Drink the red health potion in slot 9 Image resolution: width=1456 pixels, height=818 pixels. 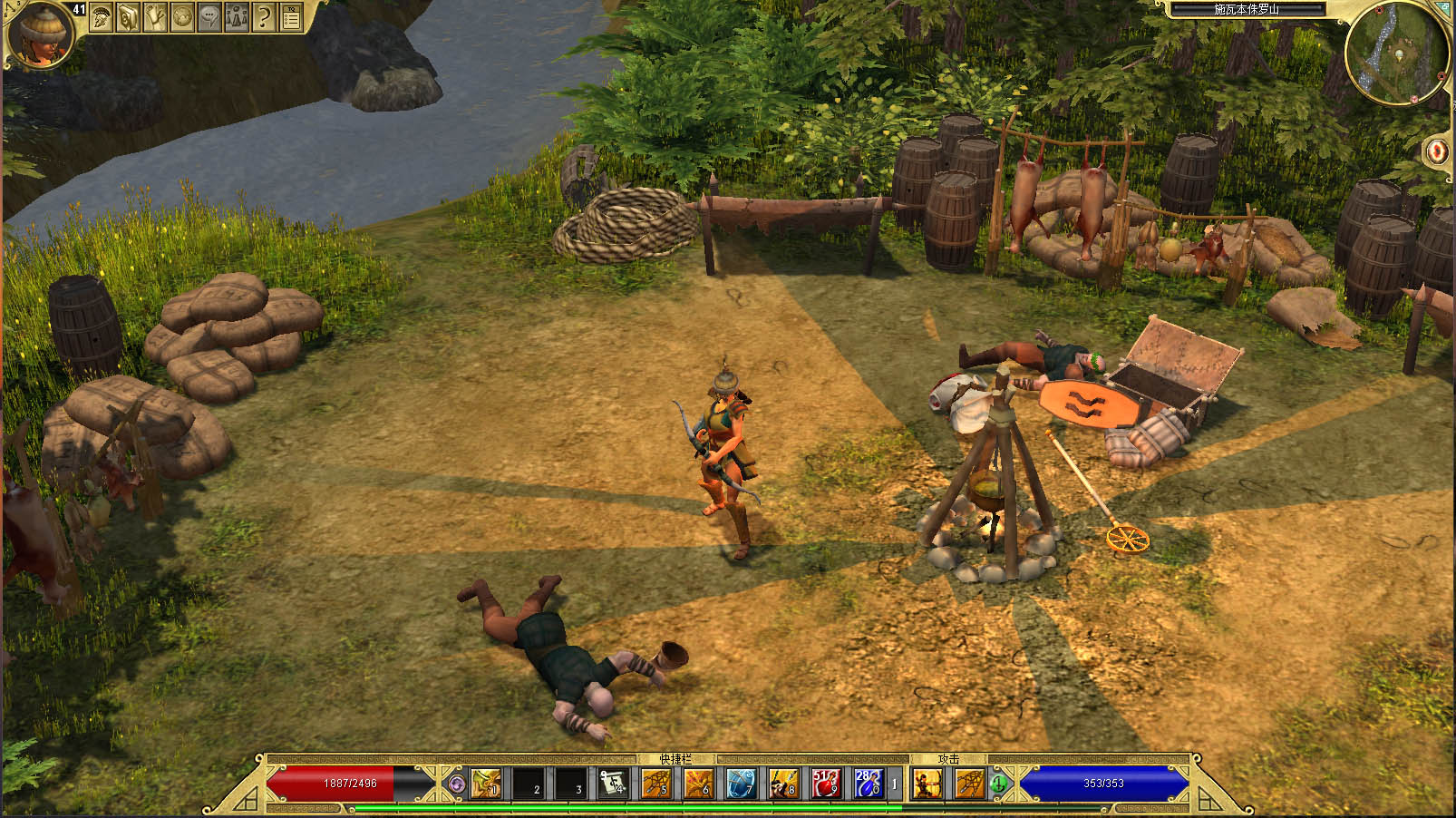(825, 784)
